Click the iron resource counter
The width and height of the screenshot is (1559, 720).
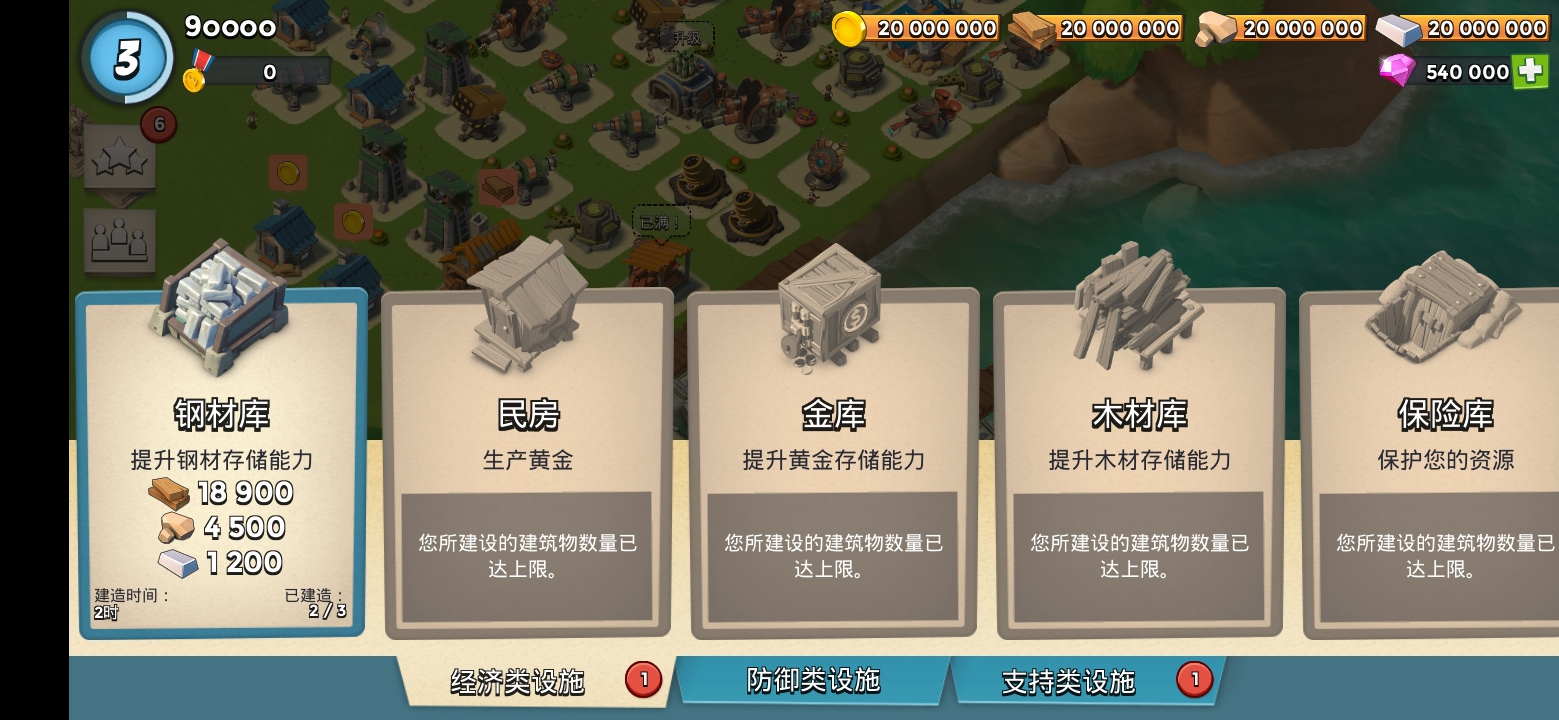[1470, 28]
